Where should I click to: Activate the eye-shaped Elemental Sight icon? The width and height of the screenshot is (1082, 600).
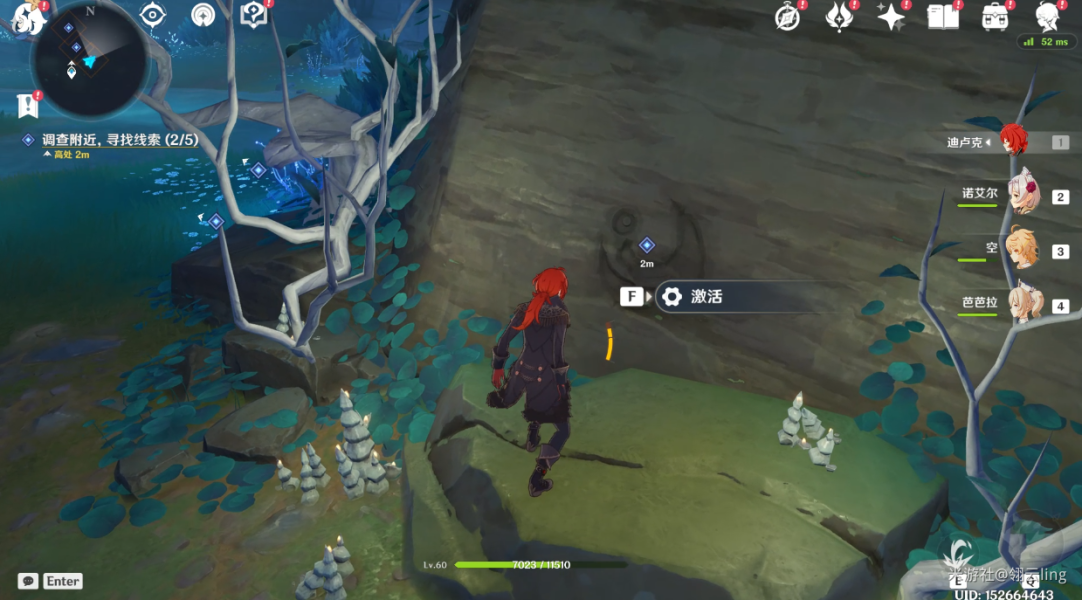(x=152, y=15)
